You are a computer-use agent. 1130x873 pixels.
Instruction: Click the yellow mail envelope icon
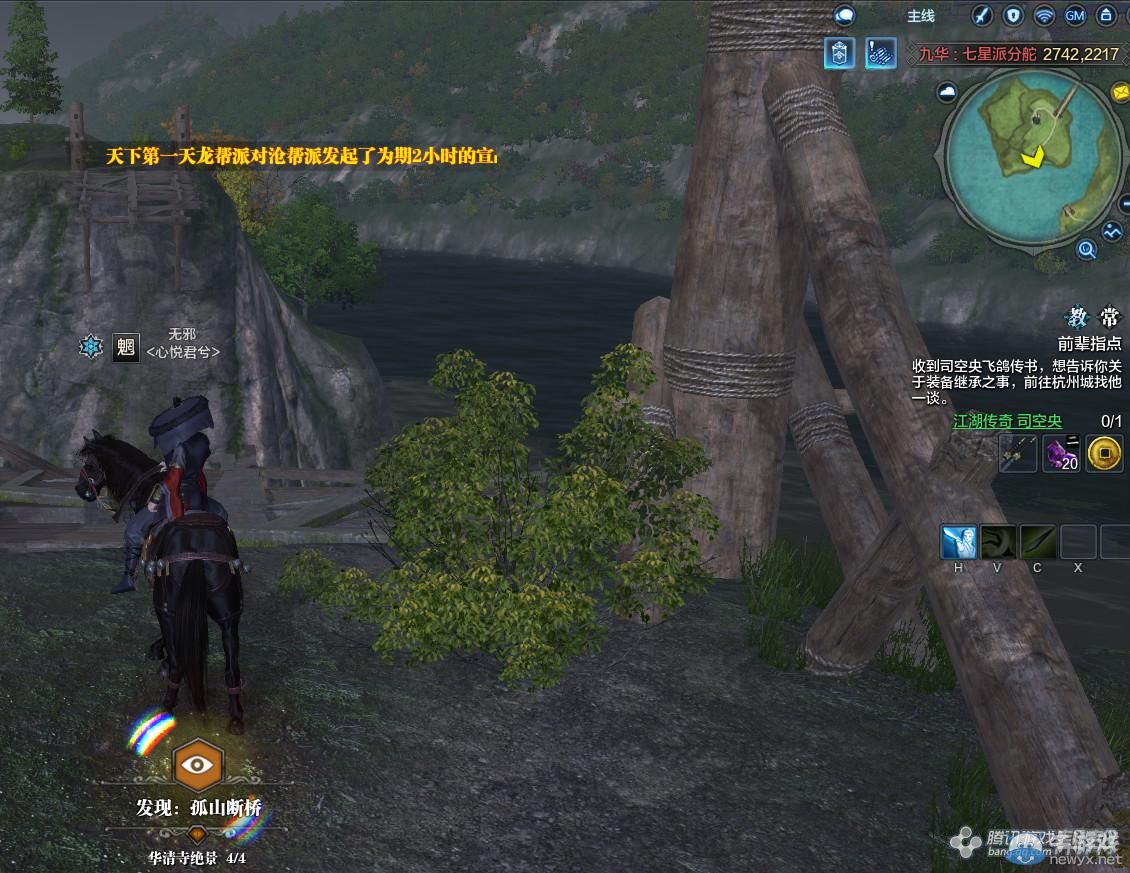pyautogui.click(x=1120, y=92)
